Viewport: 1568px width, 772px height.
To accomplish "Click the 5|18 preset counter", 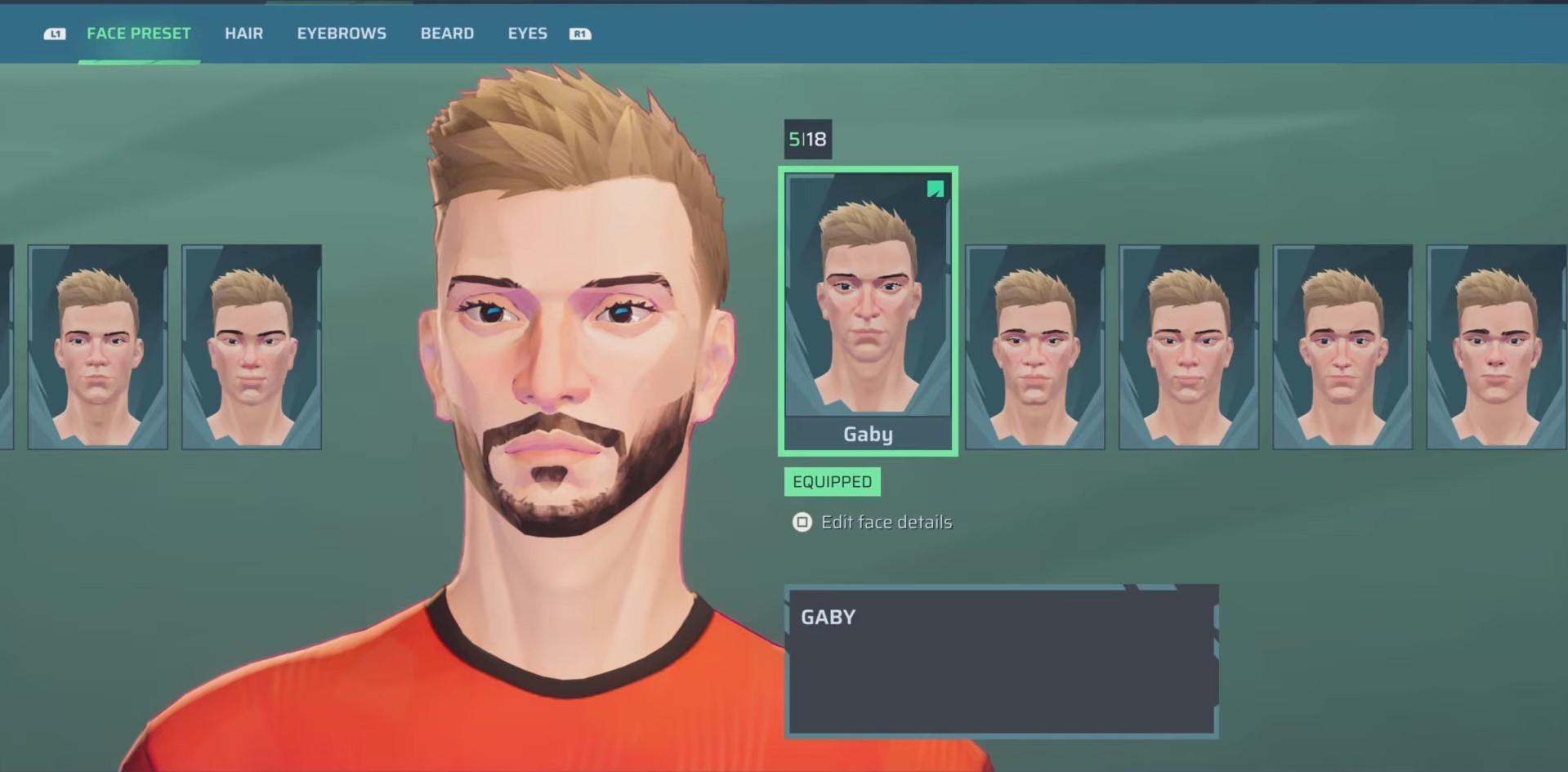I will 806,139.
